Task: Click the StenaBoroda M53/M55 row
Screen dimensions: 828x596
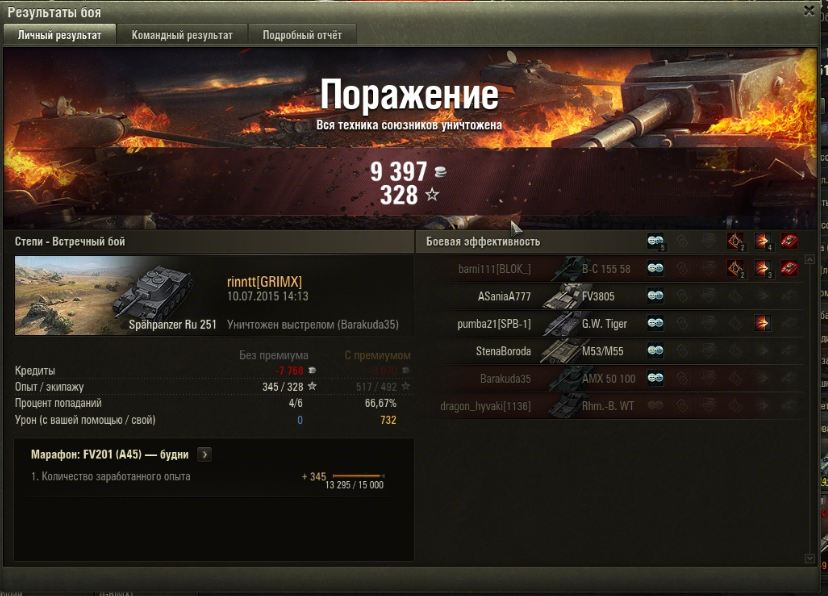Action: [x=610, y=351]
